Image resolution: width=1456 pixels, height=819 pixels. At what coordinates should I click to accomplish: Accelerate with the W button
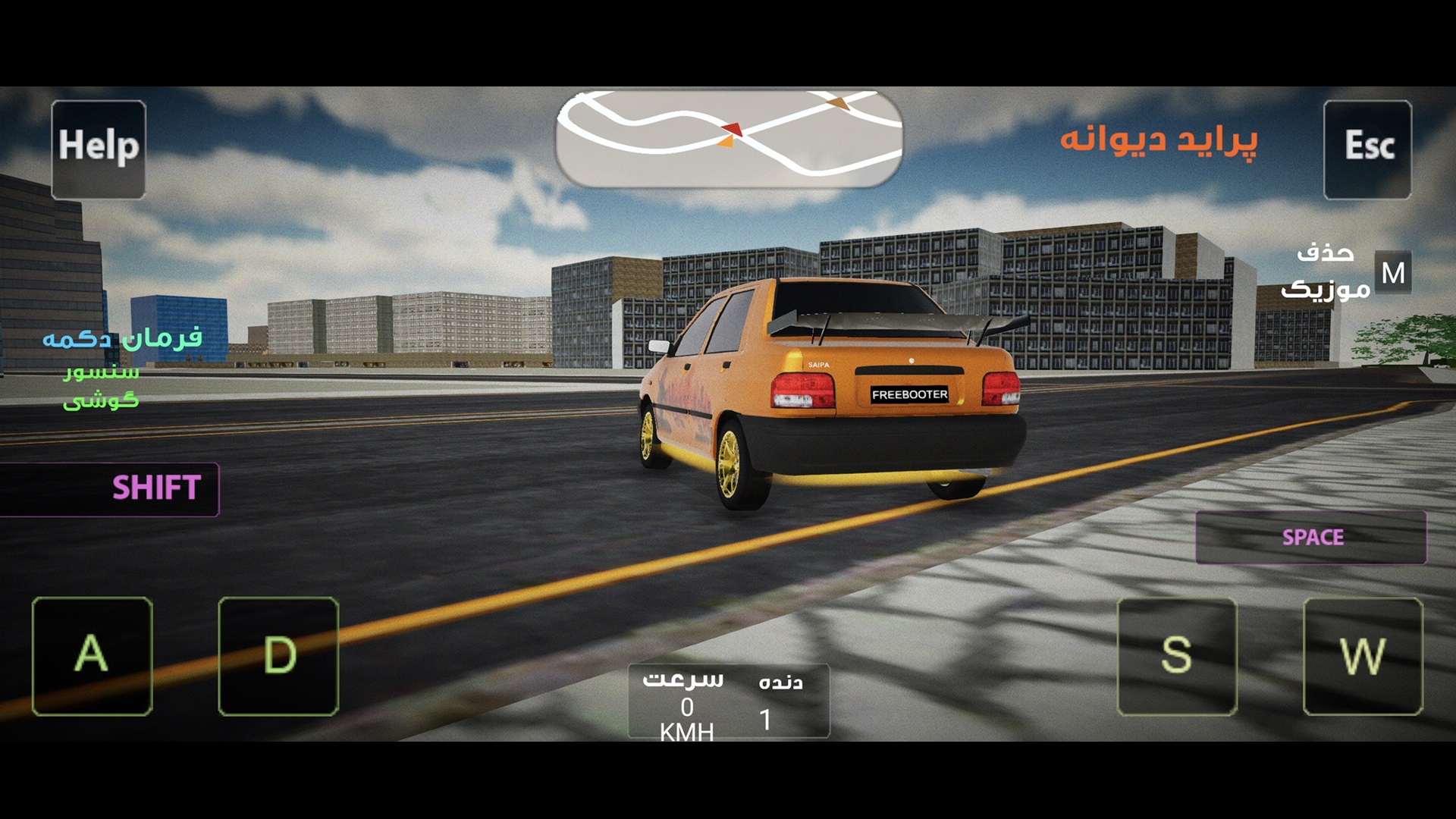click(1363, 656)
